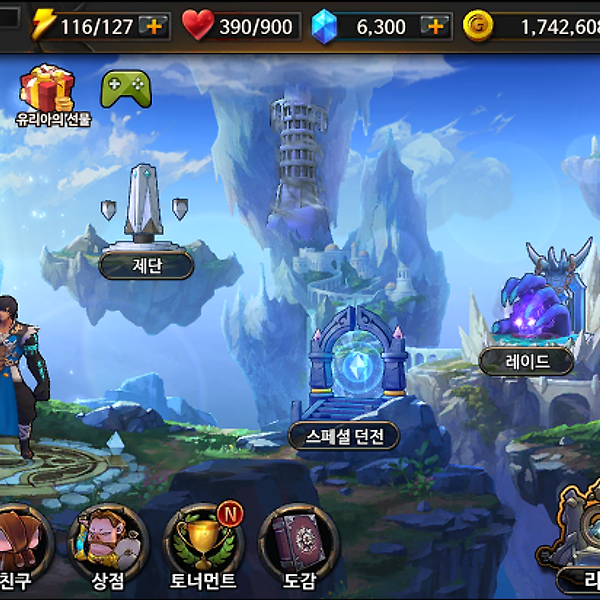
Task: Add more lightning energy with plus button
Action: (153, 26)
